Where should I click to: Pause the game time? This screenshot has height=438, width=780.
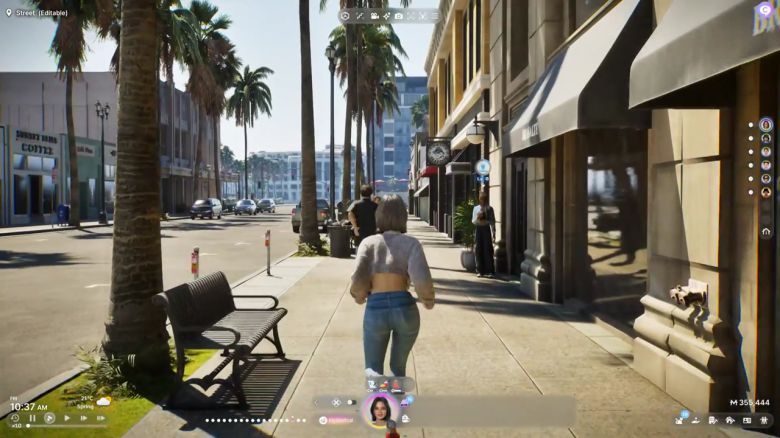coord(33,418)
